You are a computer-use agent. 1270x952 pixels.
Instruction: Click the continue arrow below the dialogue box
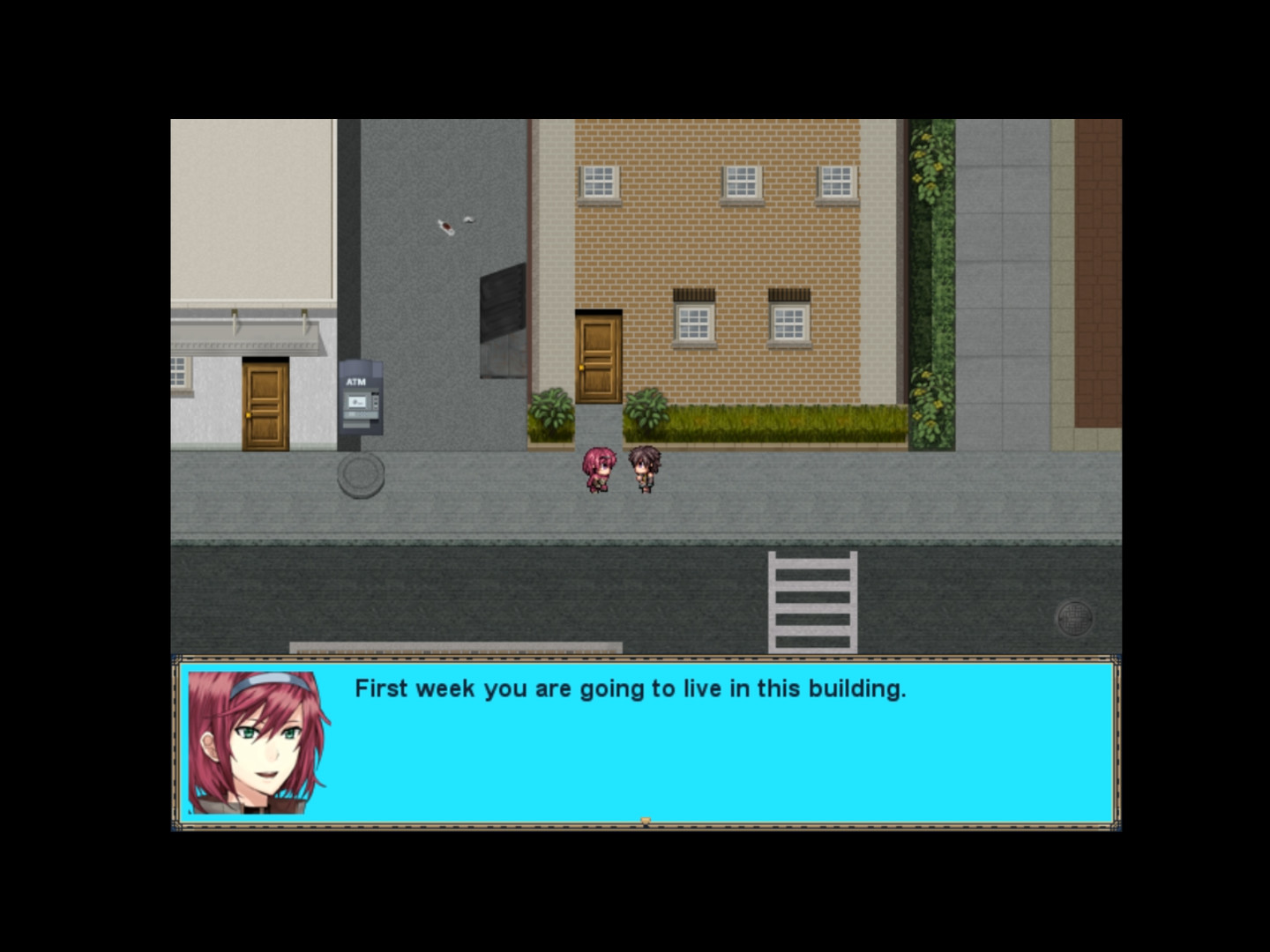point(648,820)
